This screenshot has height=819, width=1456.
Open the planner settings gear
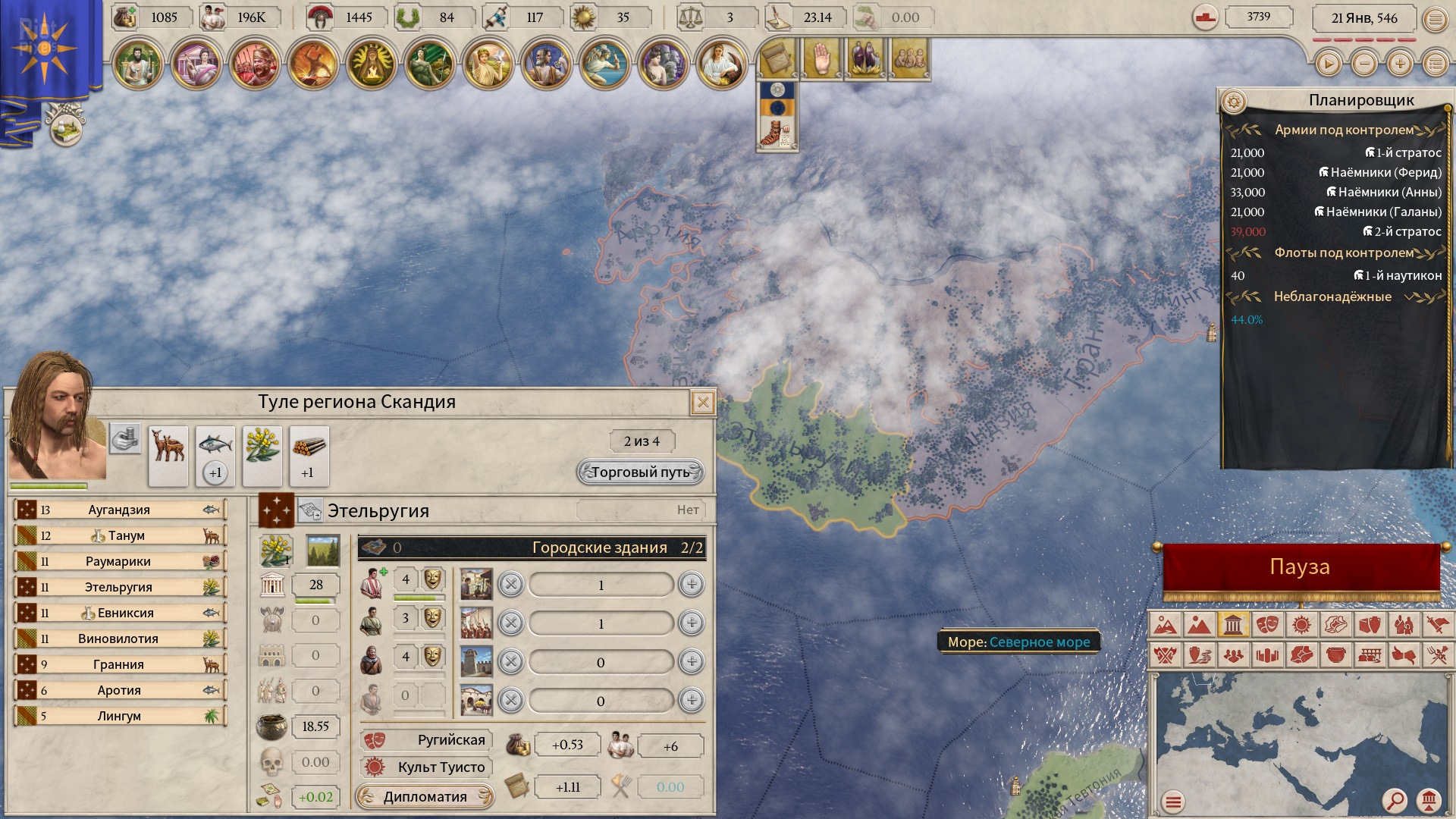[x=1234, y=101]
